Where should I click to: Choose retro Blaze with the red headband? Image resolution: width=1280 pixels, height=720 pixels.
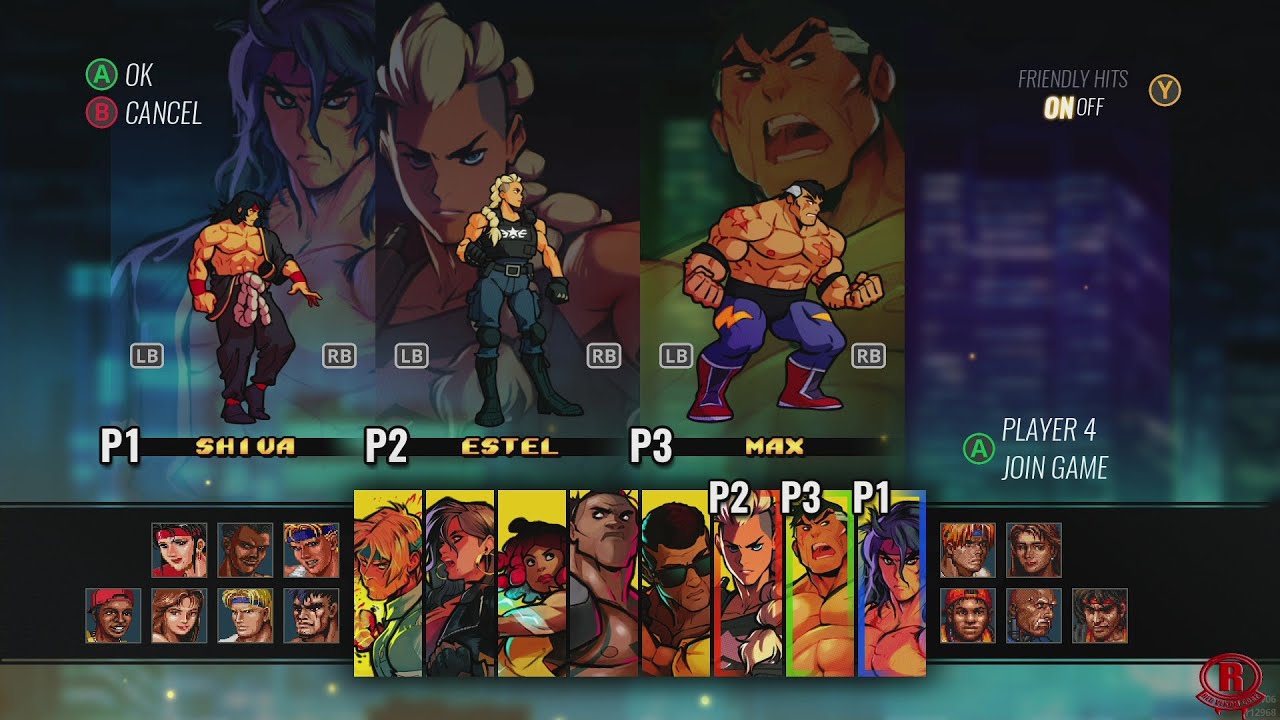tap(179, 550)
